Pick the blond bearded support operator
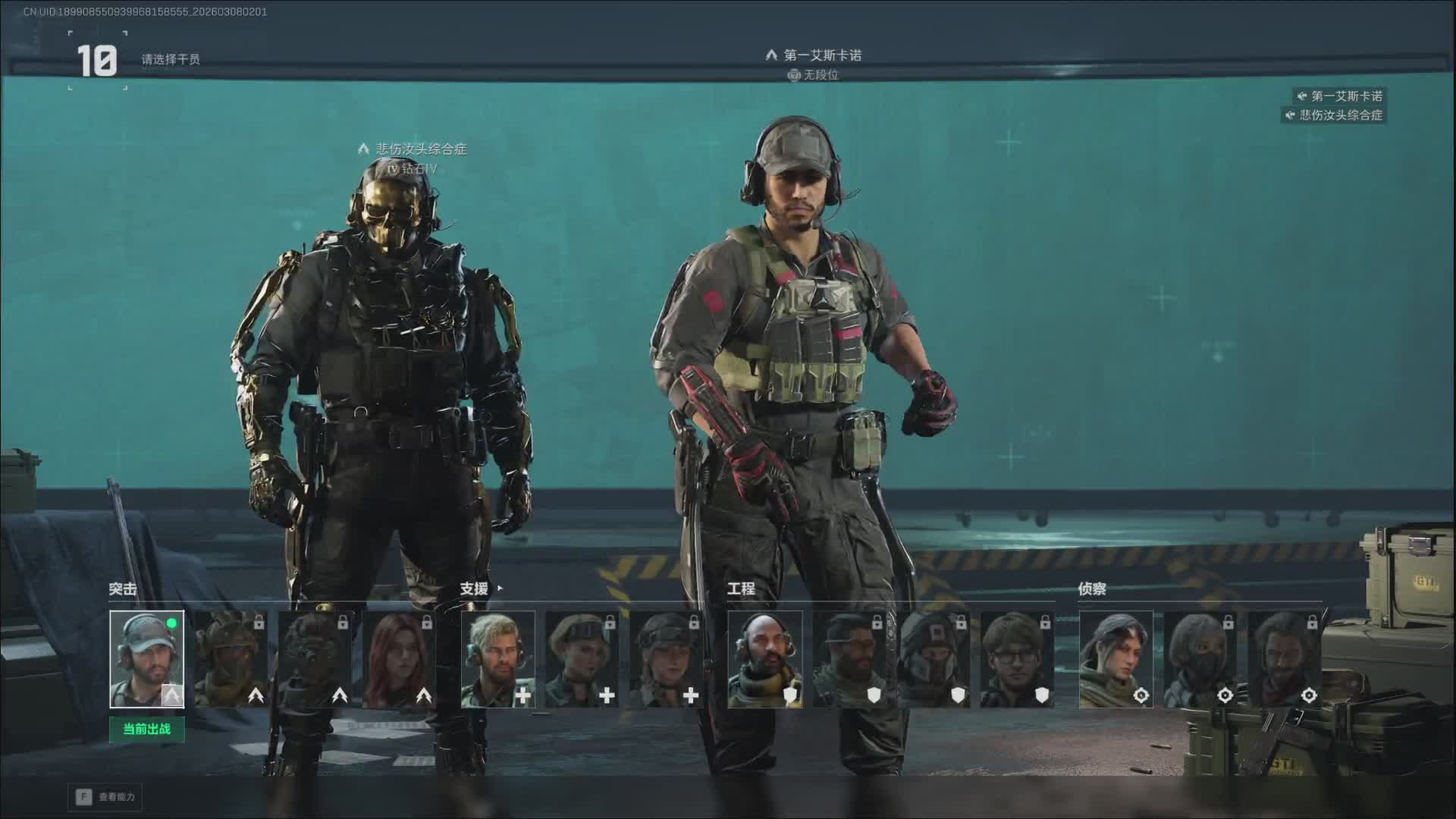Viewport: 1456px width, 819px height. 497,659
